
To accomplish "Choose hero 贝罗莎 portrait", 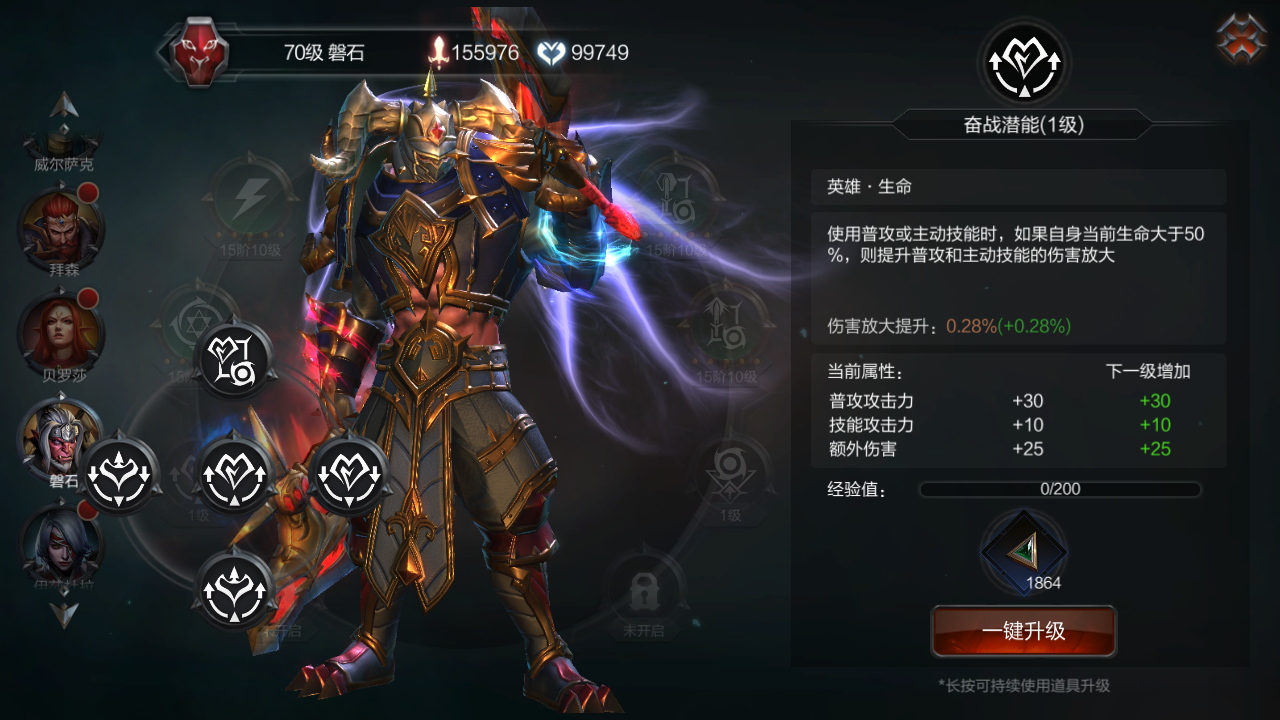I will (60, 331).
